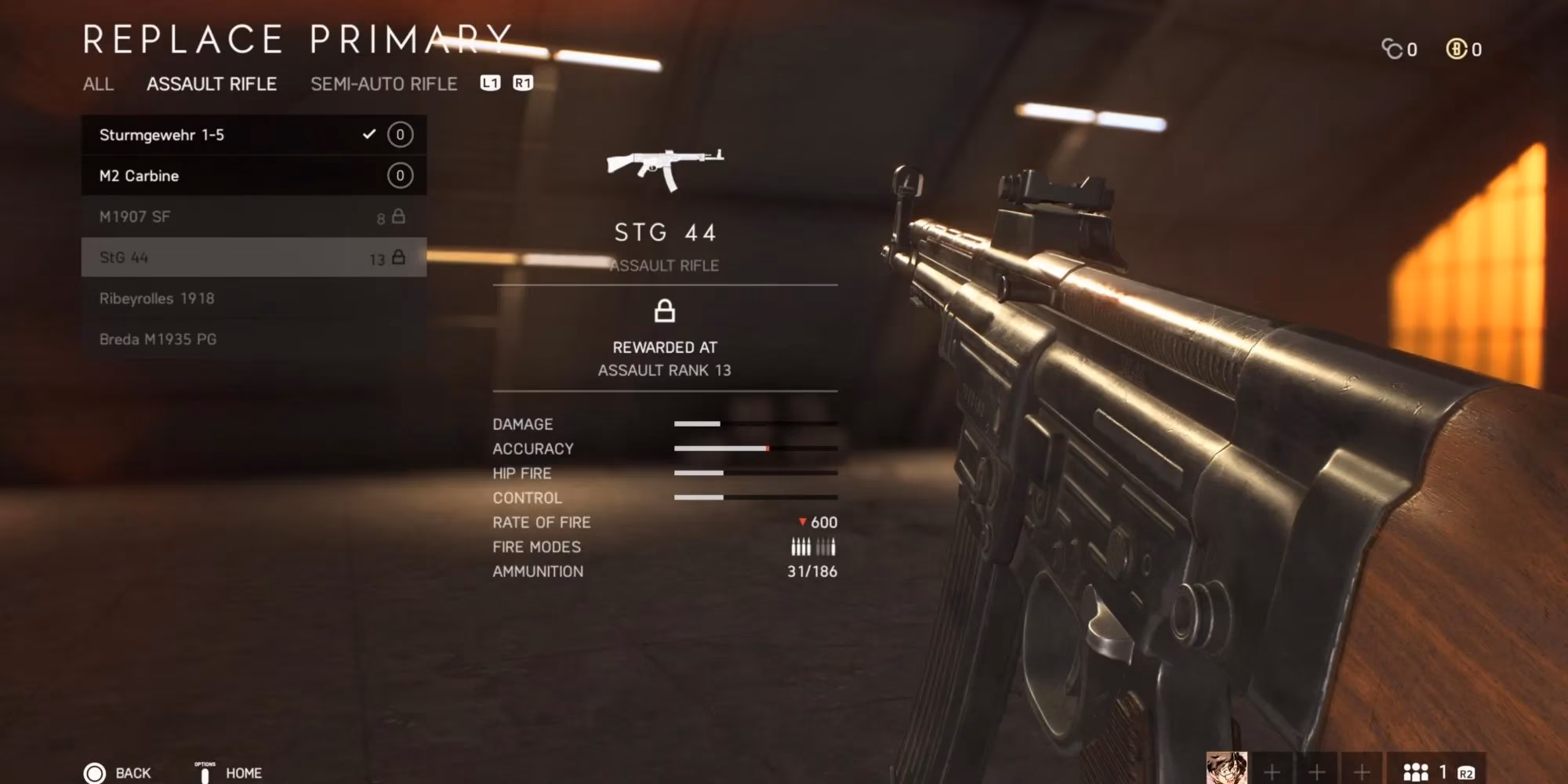Open the ALL weapons tab
This screenshot has width=1568, height=784.
pos(99,85)
